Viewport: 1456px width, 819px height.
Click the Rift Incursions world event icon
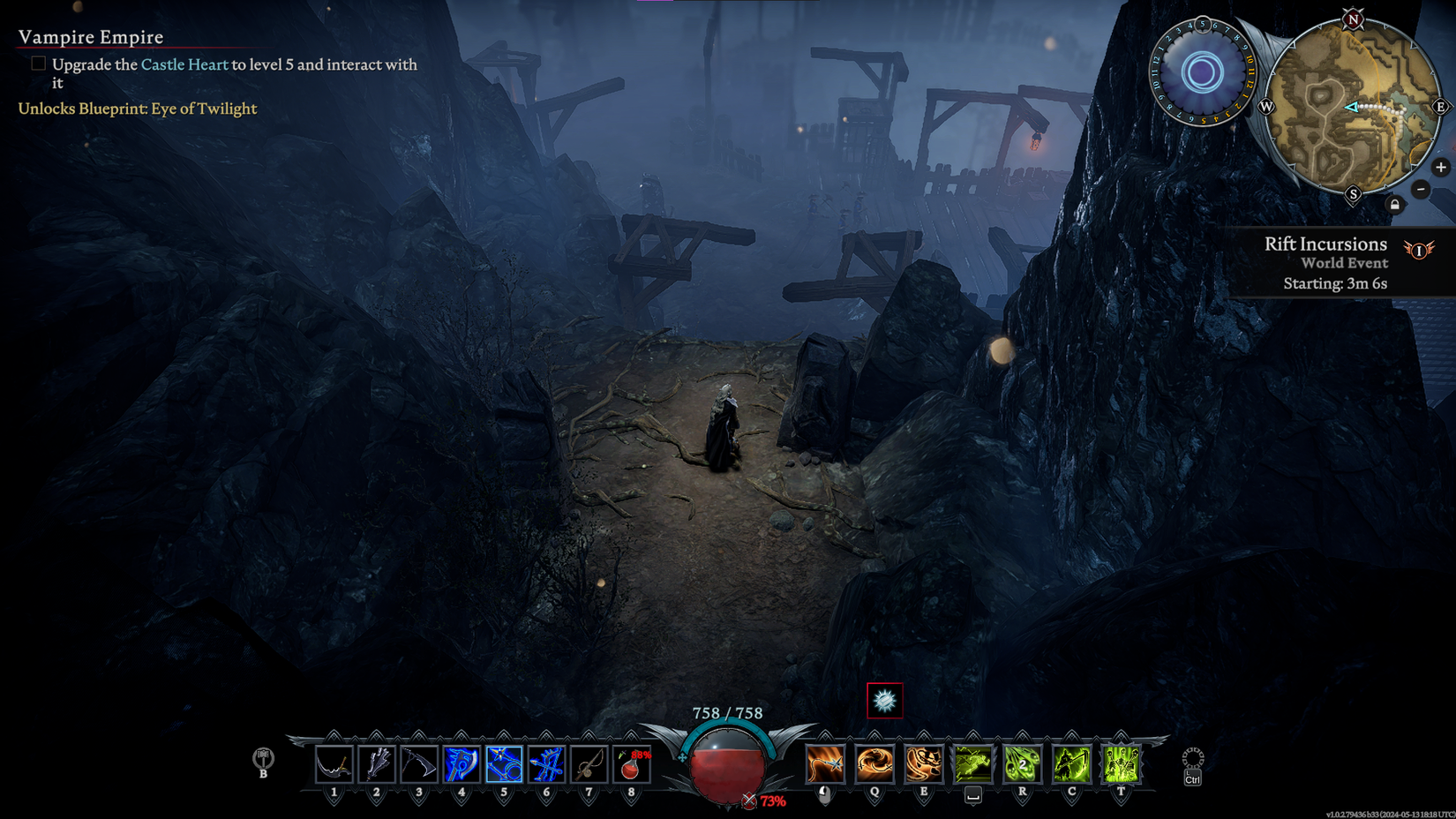(x=1418, y=251)
